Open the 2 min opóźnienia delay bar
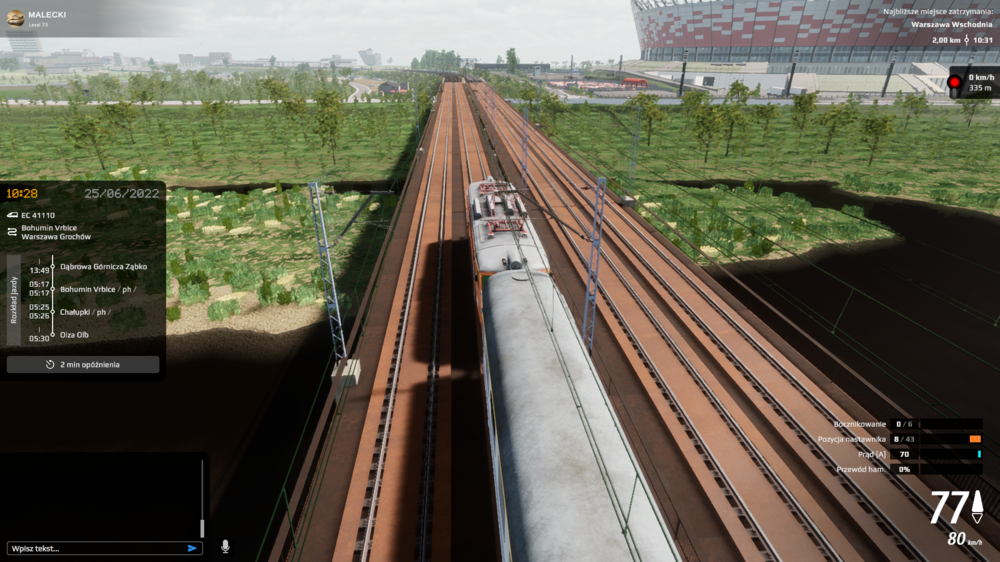1000x562 pixels. pos(83,365)
